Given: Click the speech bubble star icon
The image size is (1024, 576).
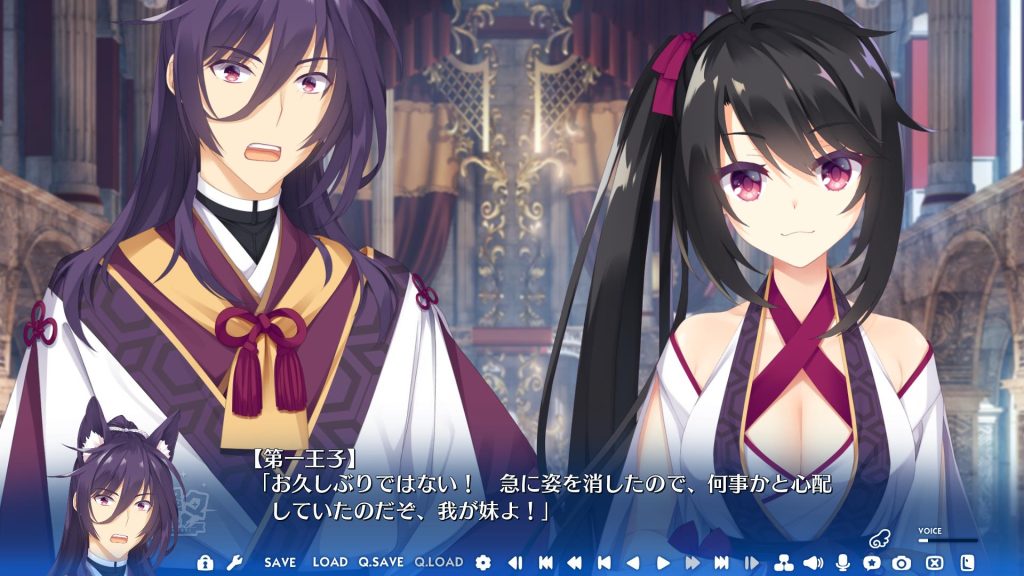Looking at the screenshot, I should 872,563.
